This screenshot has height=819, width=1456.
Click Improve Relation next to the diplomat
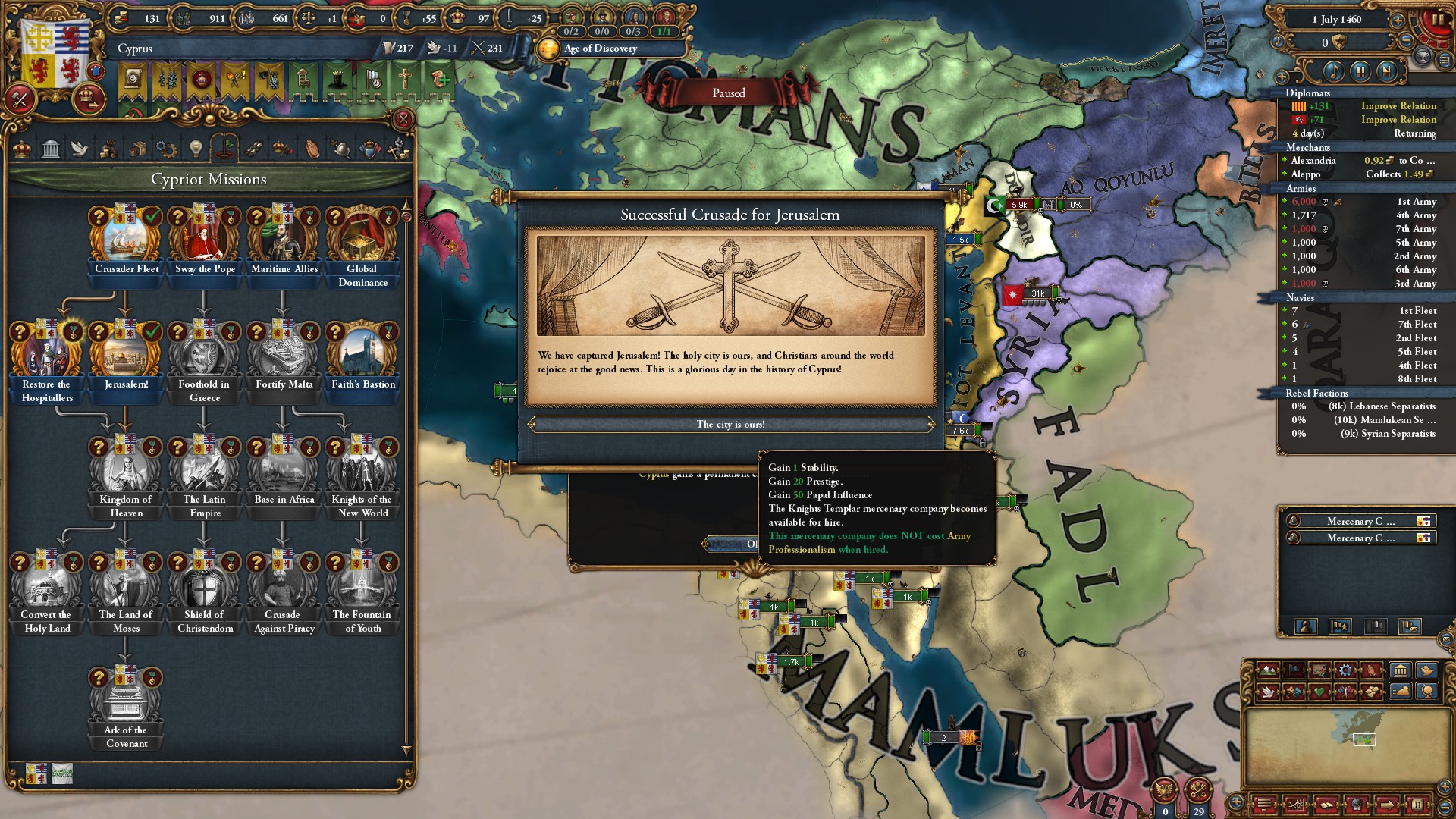click(x=1398, y=105)
